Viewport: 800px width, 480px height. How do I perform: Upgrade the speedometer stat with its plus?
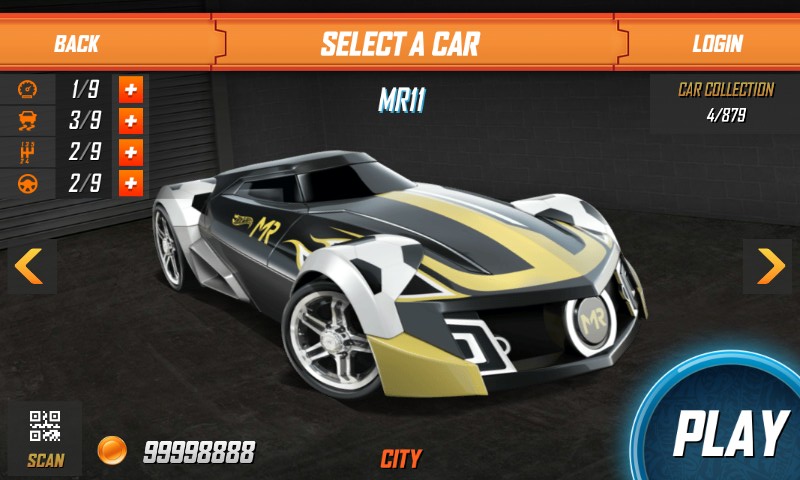[x=131, y=90]
